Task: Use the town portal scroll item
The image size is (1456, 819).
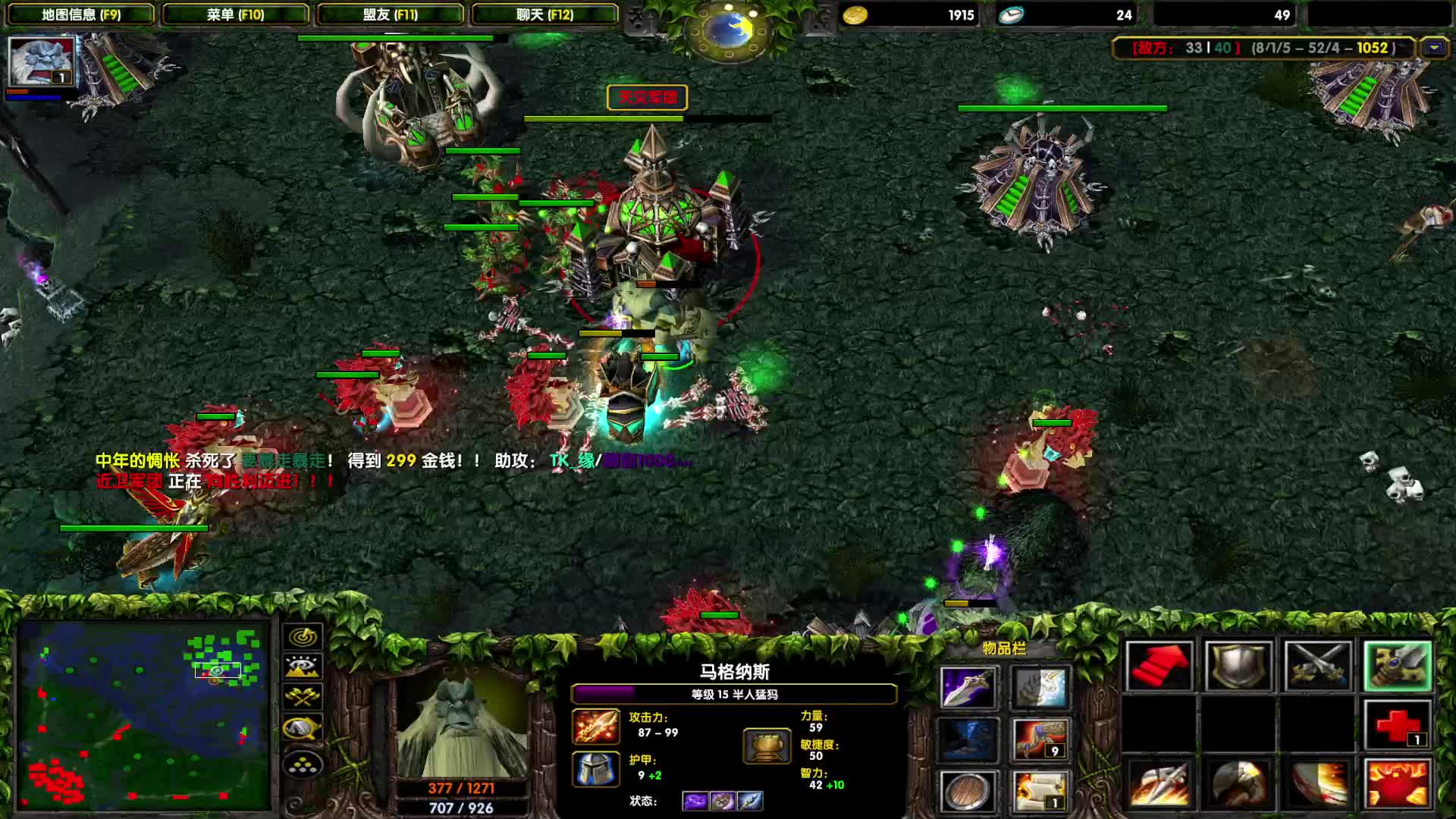Action: (x=1041, y=791)
